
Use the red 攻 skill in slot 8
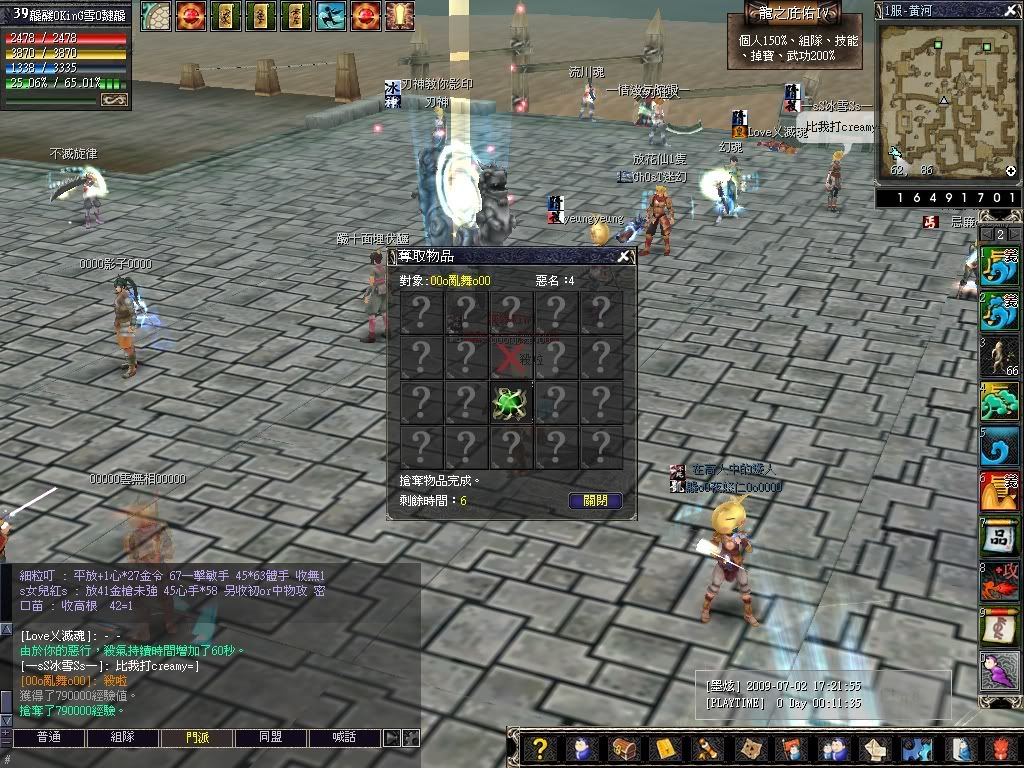pyautogui.click(x=999, y=582)
